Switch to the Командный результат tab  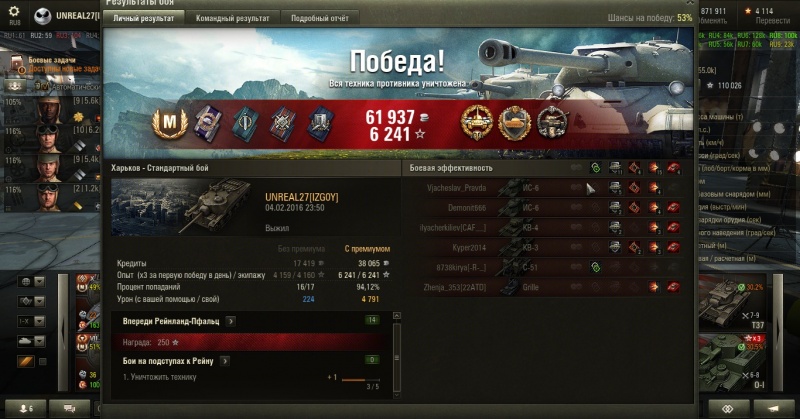[x=232, y=19]
